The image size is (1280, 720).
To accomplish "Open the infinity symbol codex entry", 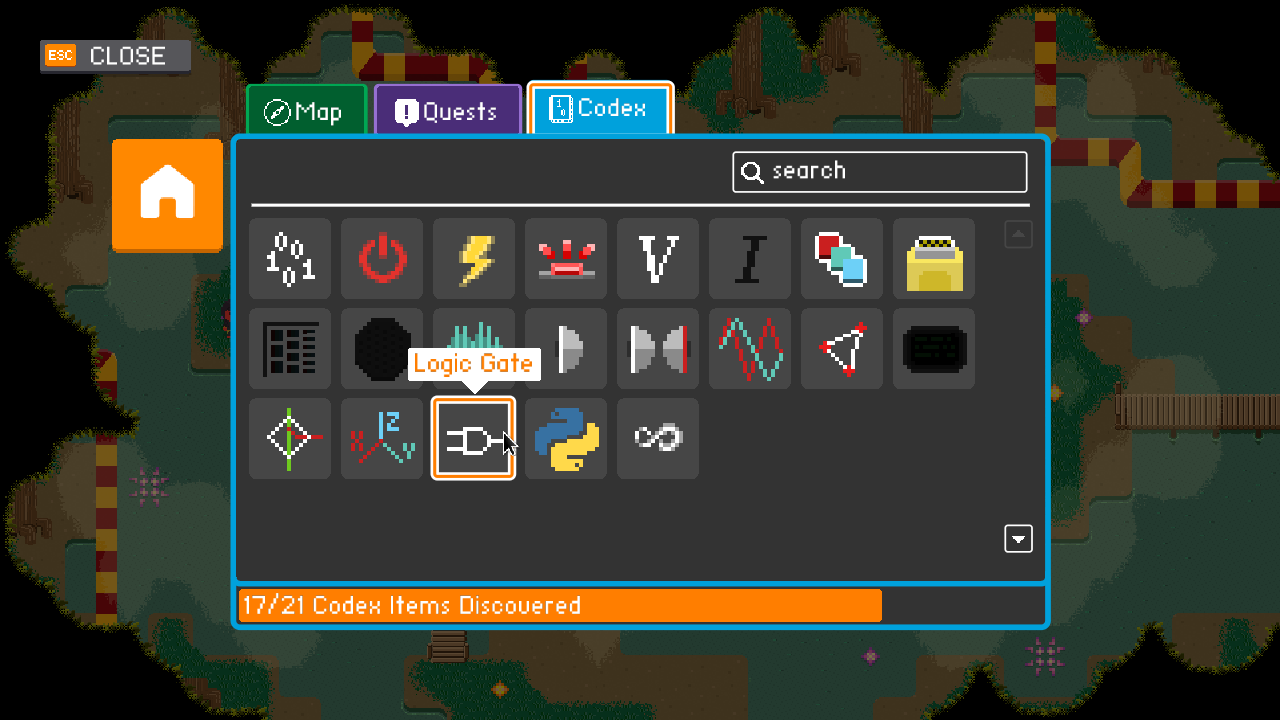I will [657, 438].
